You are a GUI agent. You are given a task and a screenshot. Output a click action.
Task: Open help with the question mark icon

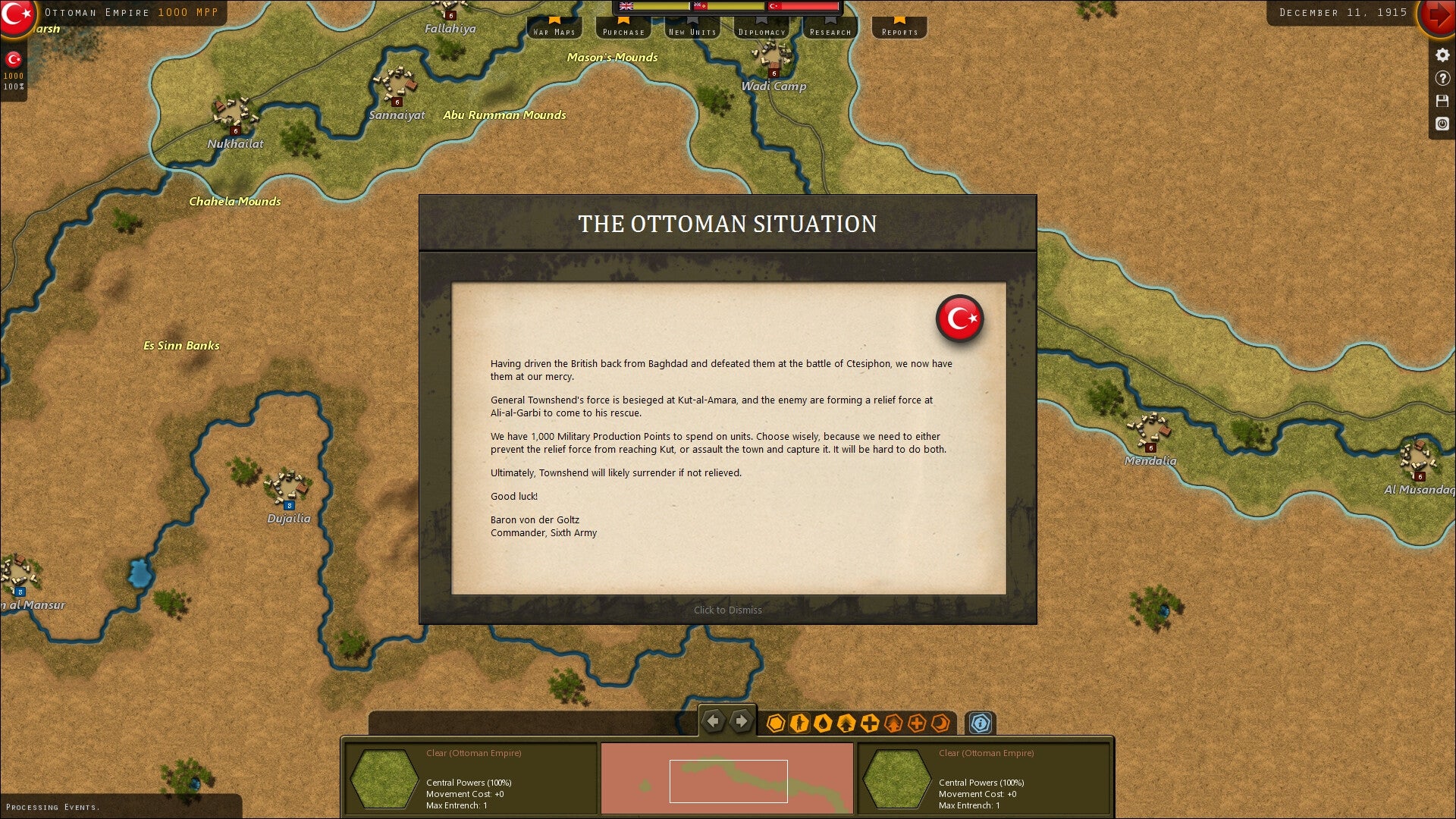tap(1442, 76)
